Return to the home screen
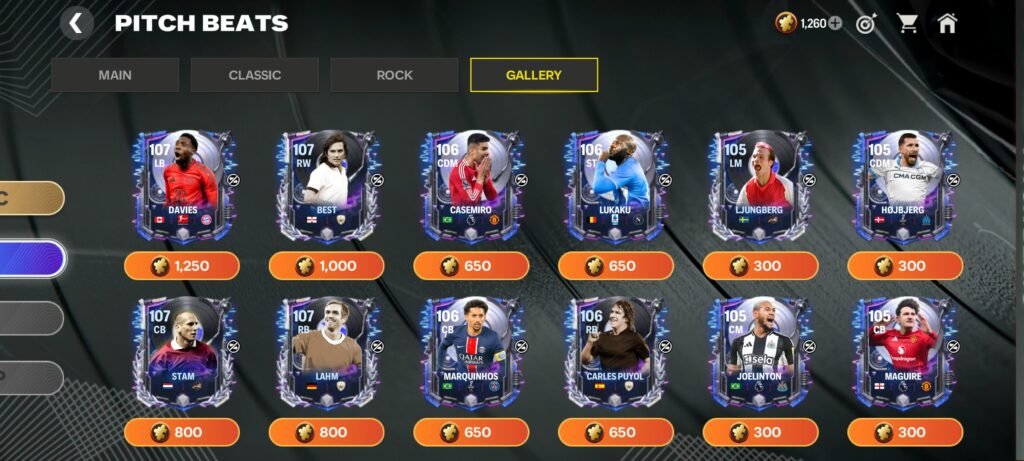The image size is (1024, 461). (947, 23)
